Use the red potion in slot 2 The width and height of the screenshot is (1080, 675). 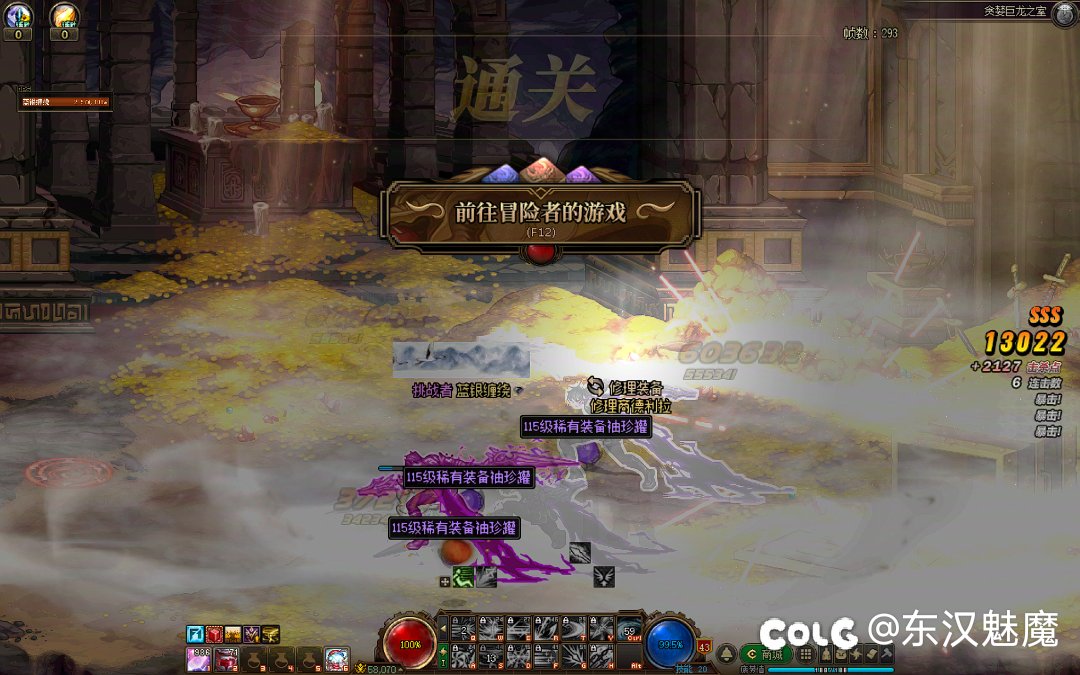226,659
